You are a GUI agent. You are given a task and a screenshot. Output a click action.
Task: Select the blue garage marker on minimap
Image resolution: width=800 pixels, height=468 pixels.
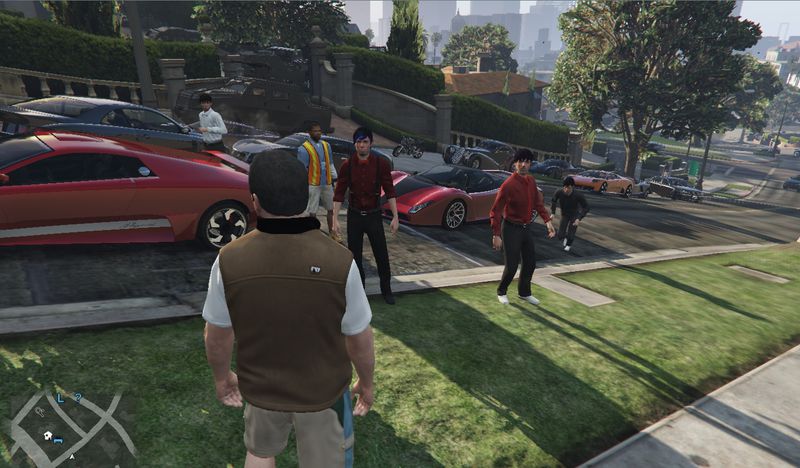point(58,440)
